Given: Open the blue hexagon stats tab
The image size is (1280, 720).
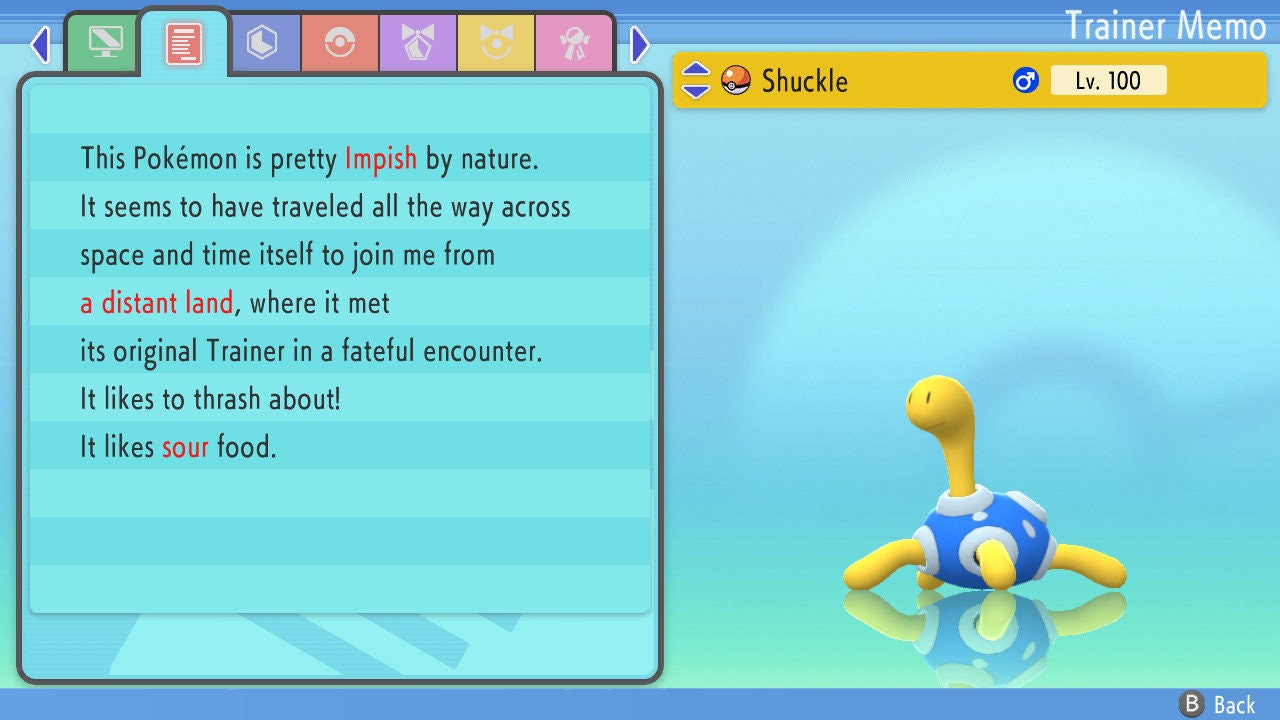Looking at the screenshot, I should [262, 43].
